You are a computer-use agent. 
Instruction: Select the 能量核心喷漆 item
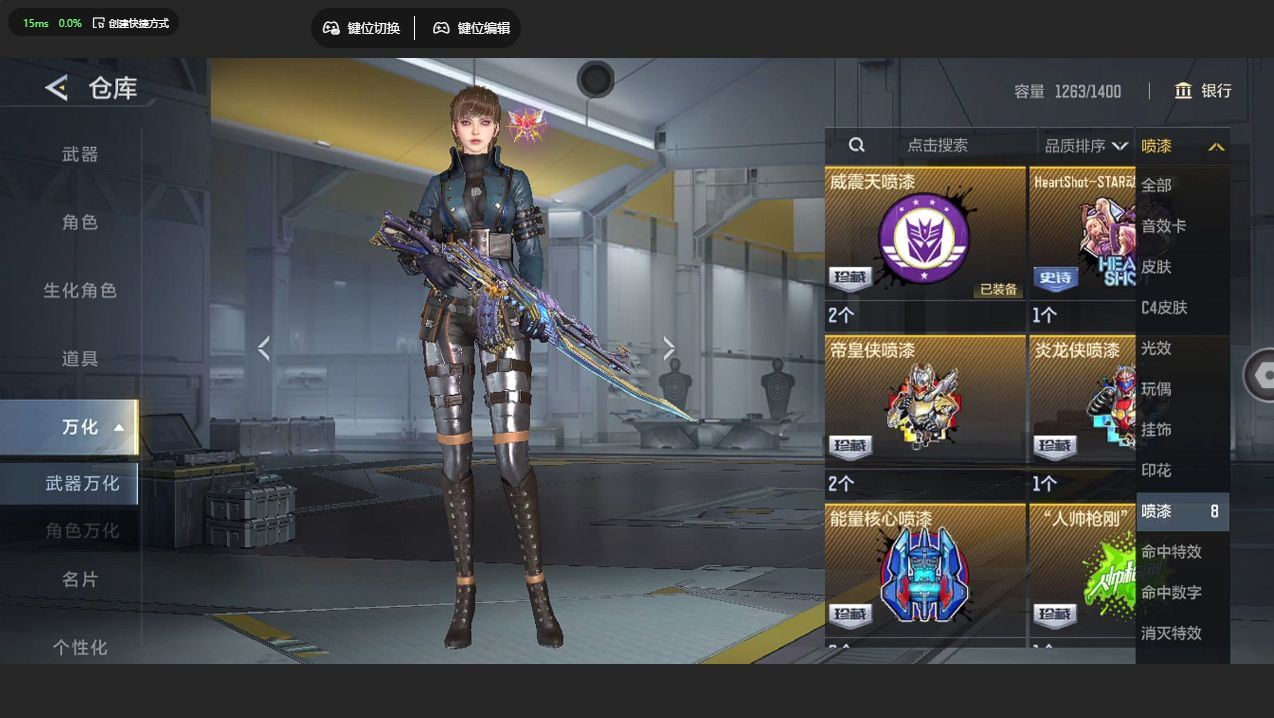point(924,573)
